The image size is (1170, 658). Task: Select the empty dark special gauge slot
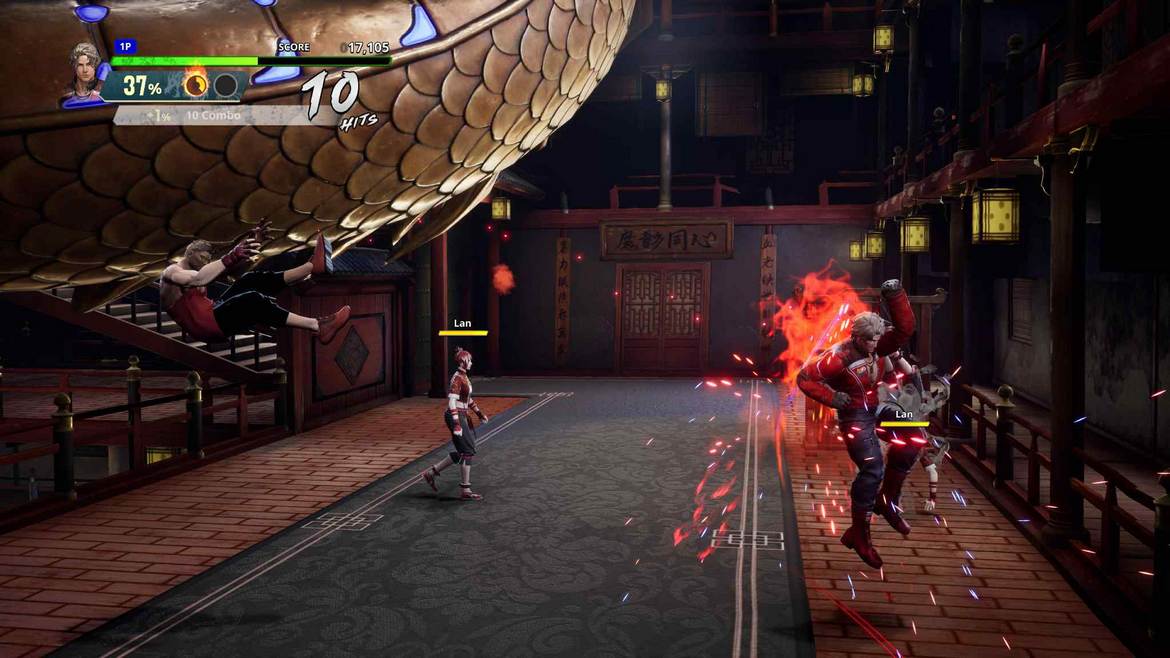pos(226,86)
